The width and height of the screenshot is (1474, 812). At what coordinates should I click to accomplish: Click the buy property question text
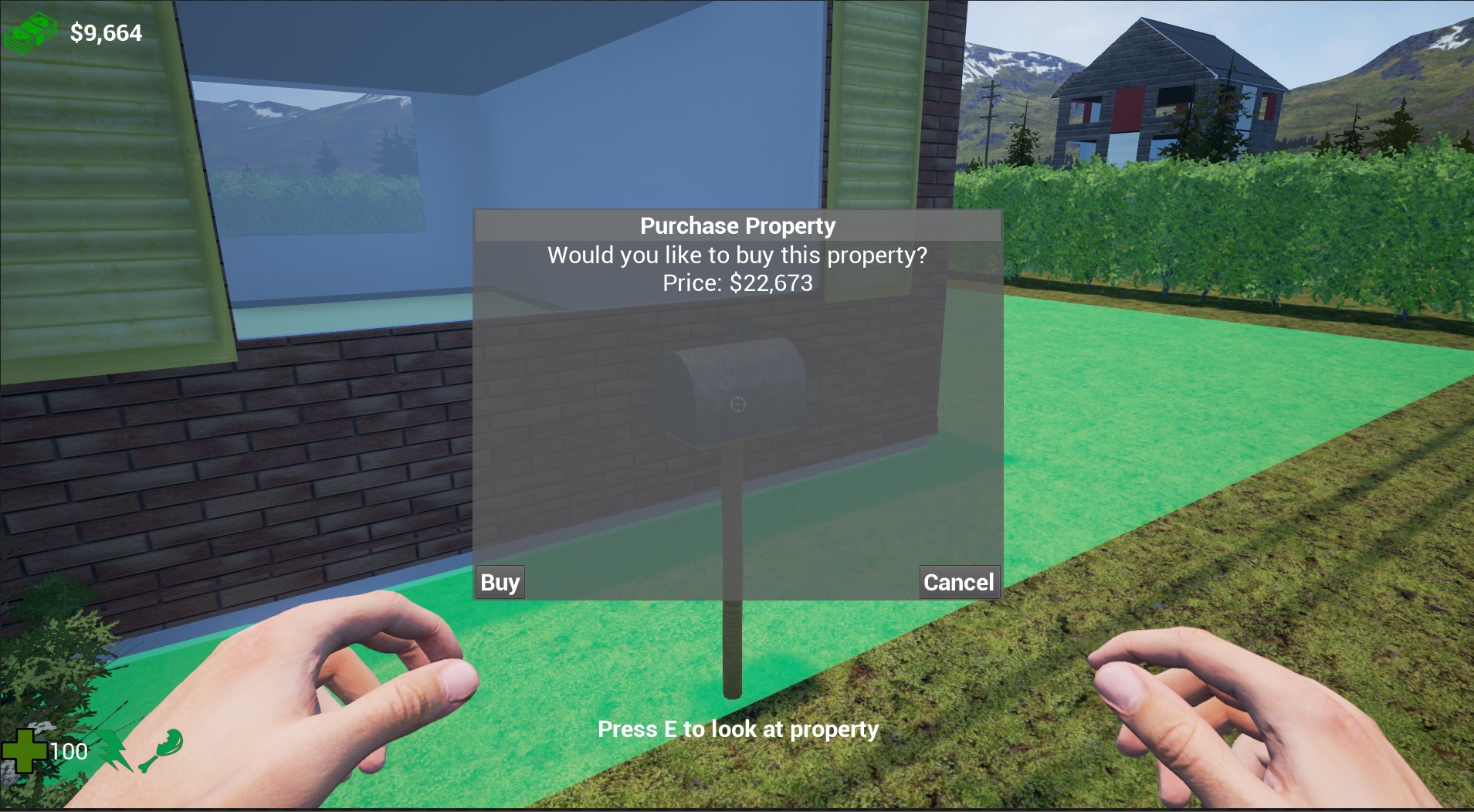tap(737, 255)
